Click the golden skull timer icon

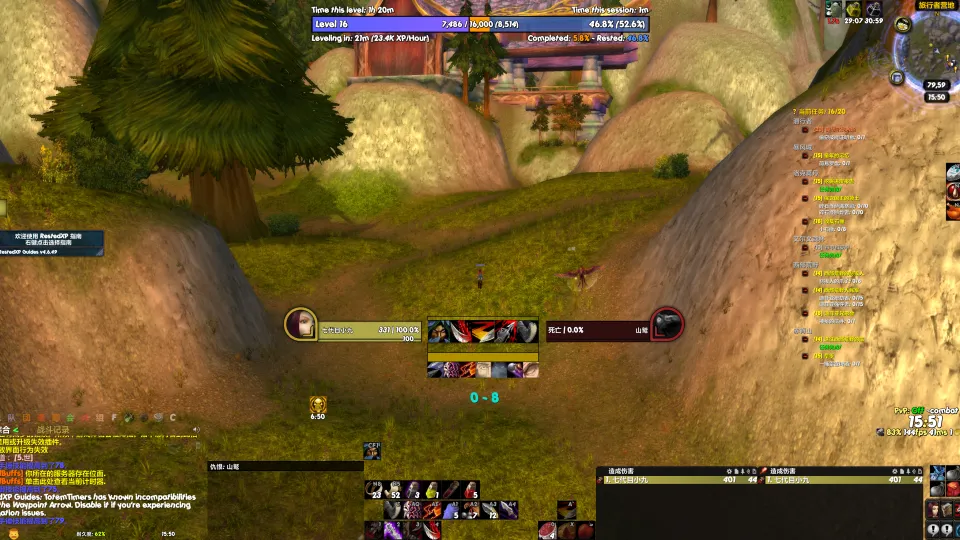click(x=318, y=404)
